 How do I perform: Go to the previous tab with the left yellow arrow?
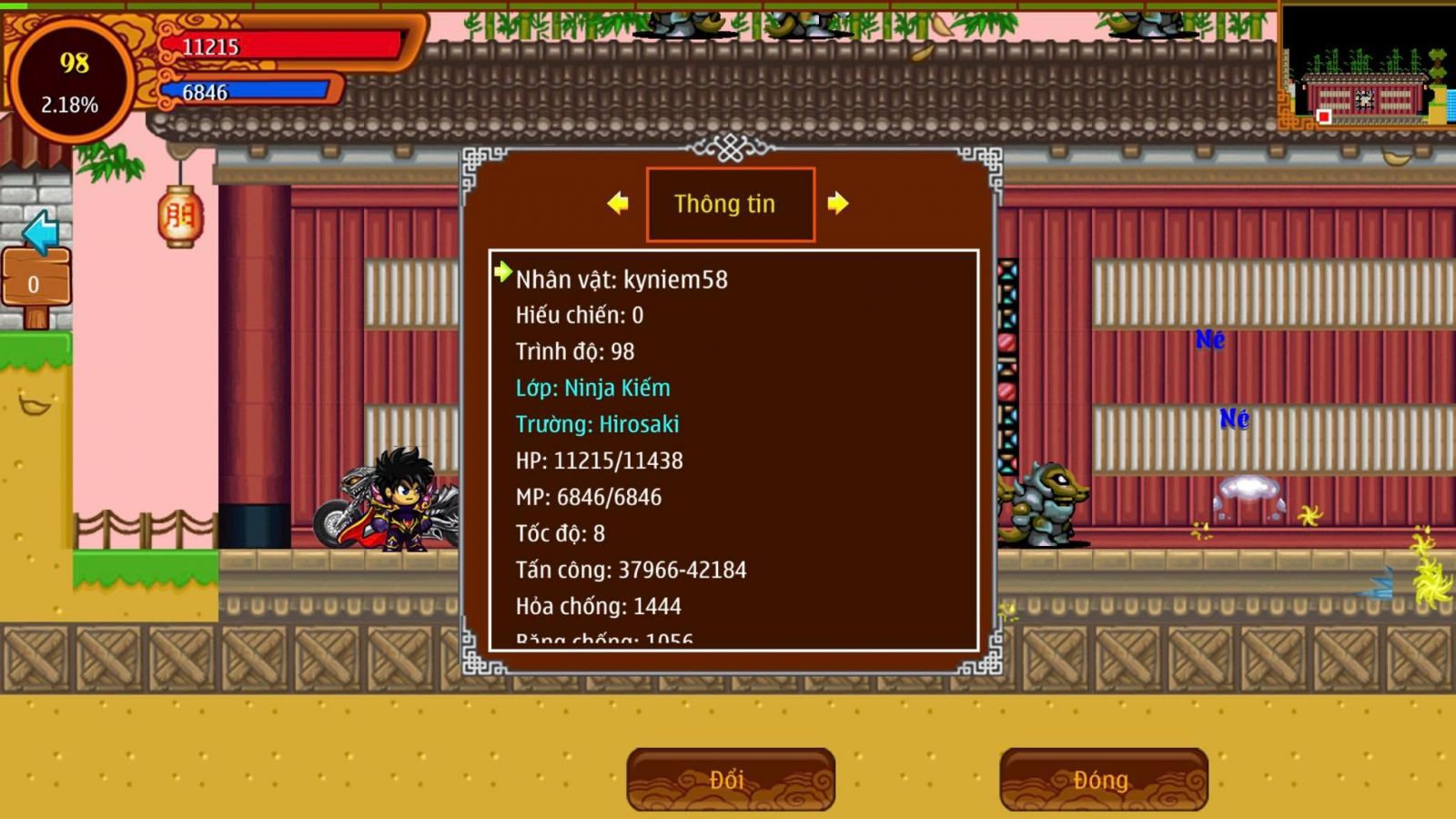[x=618, y=203]
